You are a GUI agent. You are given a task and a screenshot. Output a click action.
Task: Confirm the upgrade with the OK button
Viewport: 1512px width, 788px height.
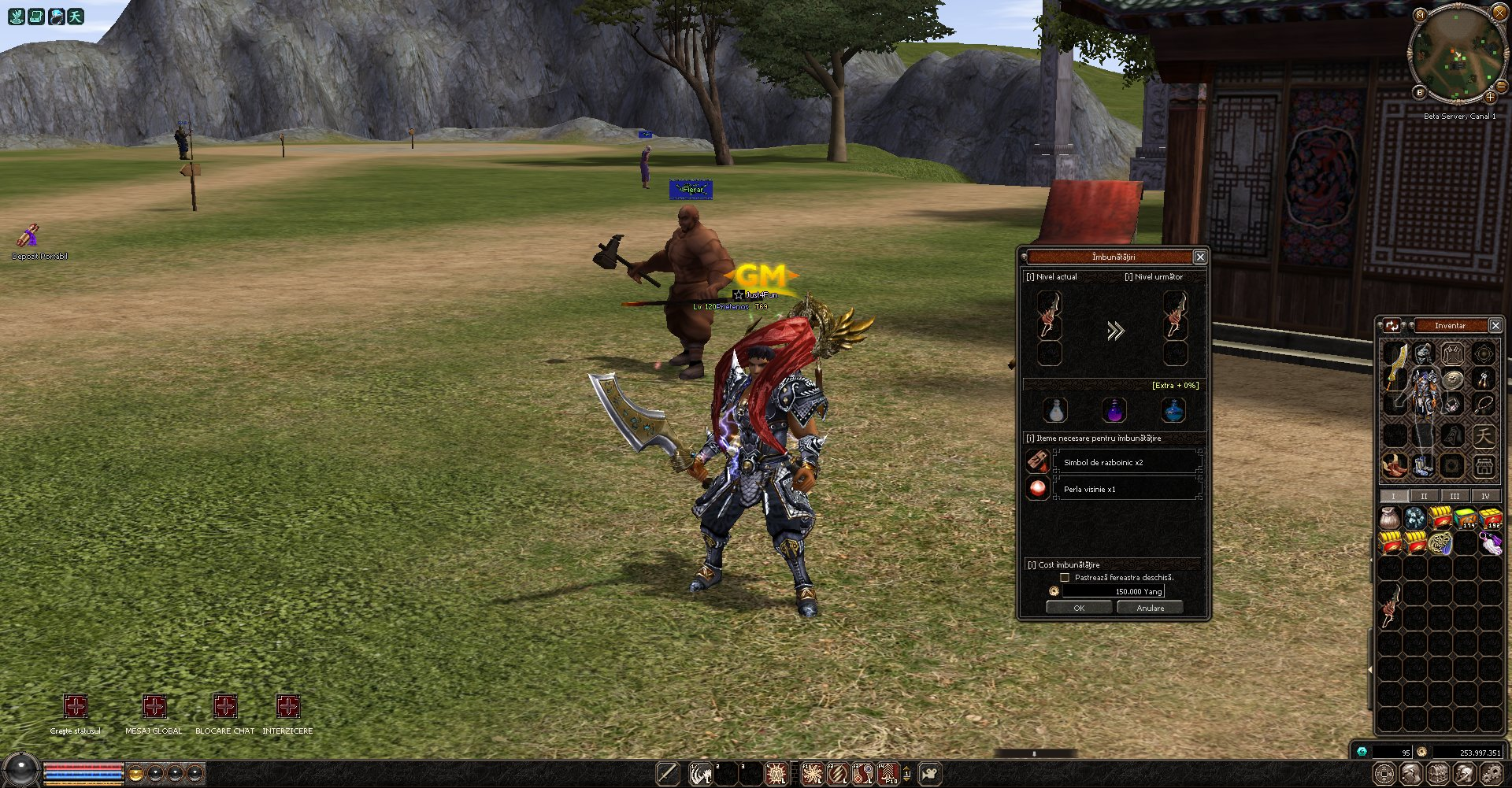[1079, 608]
